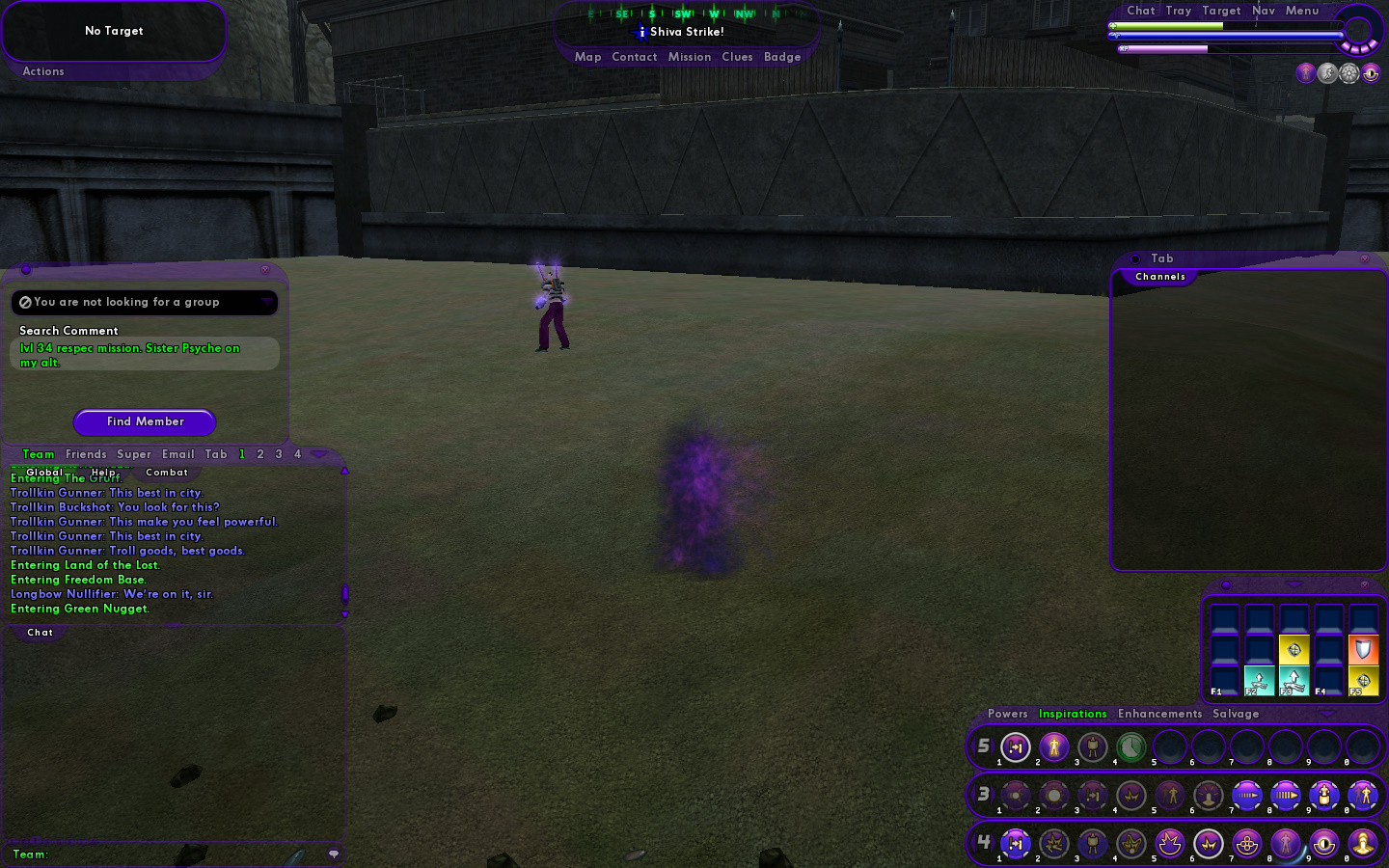Image resolution: width=1389 pixels, height=868 pixels.
Task: Switch to the Friends tab
Action: [86, 454]
